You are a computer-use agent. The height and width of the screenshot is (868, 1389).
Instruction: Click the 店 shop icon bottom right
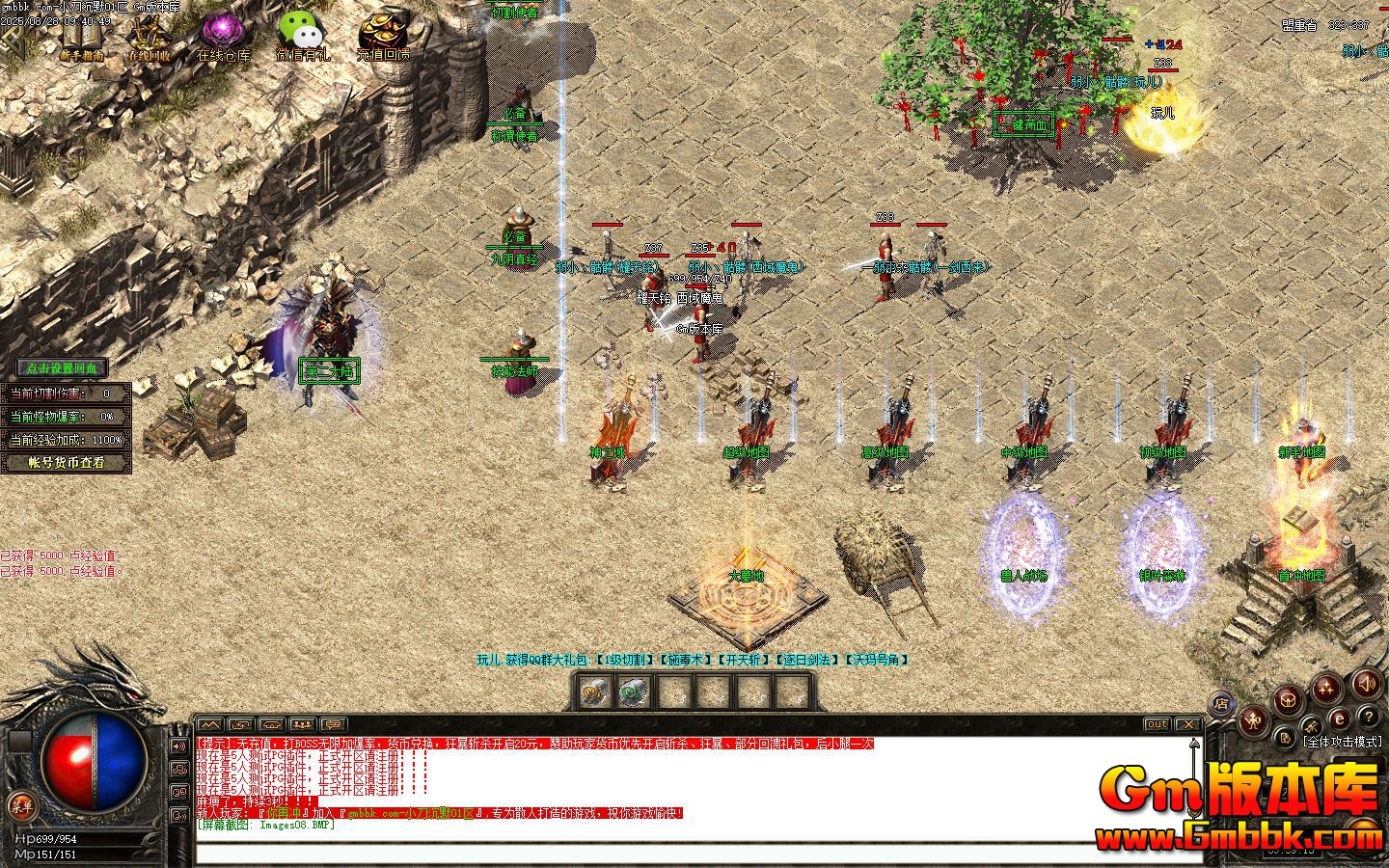click(x=1222, y=703)
